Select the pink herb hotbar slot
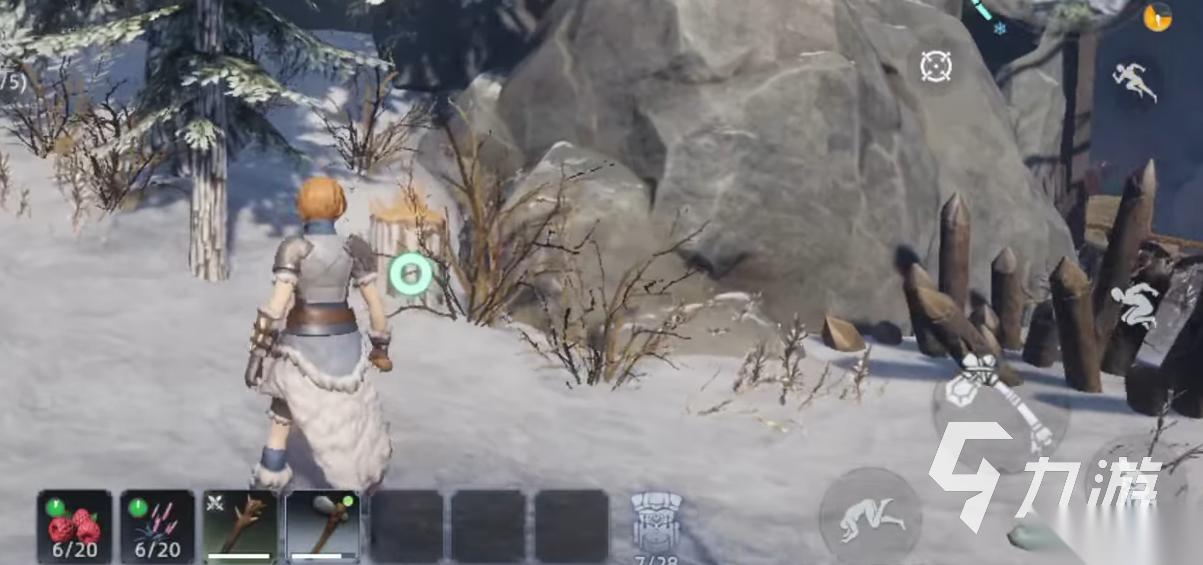 (x=157, y=525)
